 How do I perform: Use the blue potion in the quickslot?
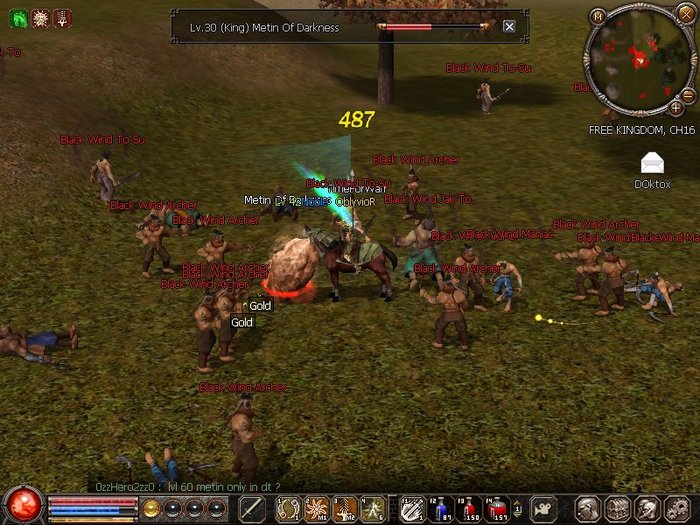click(441, 509)
